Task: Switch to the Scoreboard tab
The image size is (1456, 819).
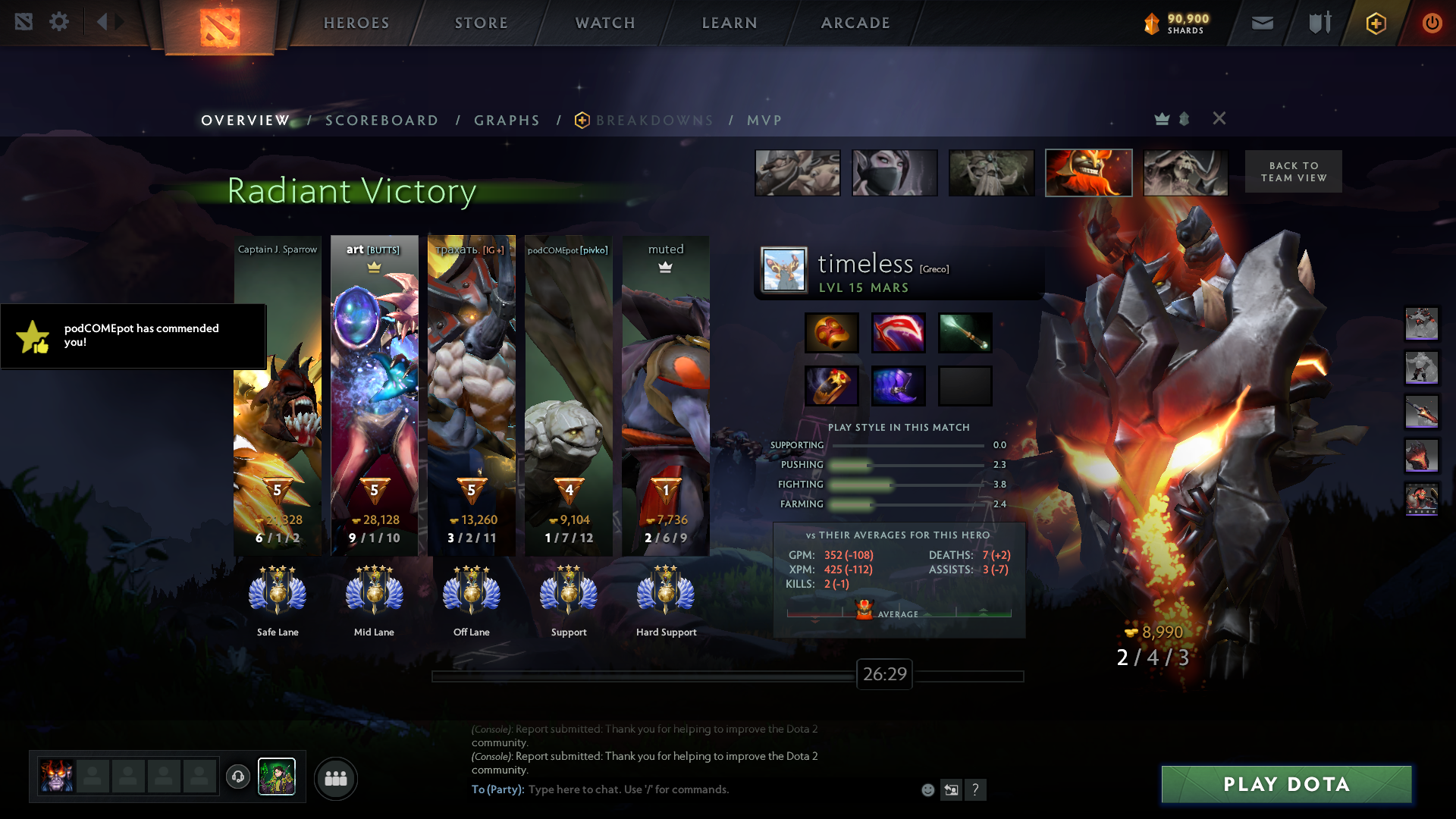Action: [x=381, y=121]
